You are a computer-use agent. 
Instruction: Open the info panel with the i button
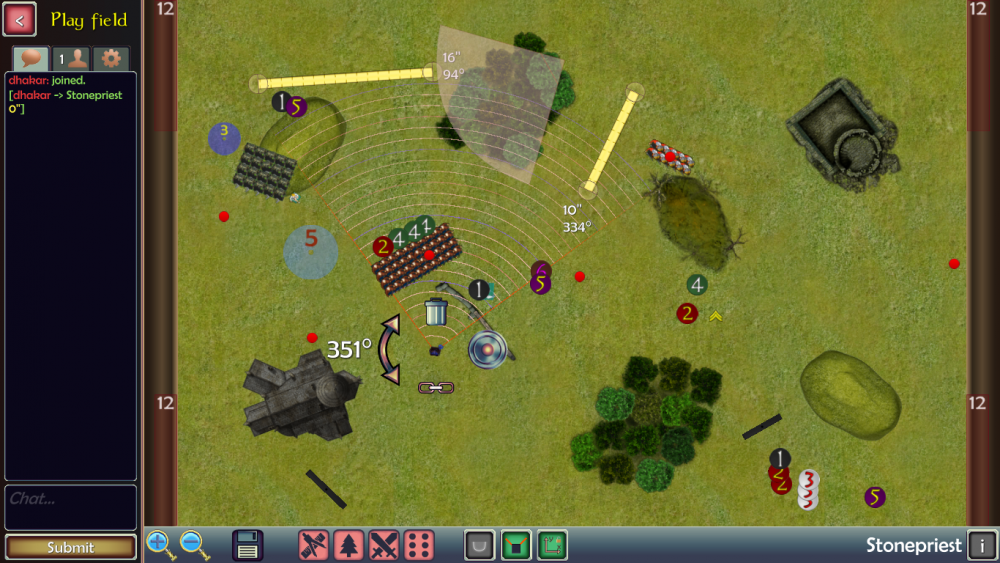click(982, 546)
